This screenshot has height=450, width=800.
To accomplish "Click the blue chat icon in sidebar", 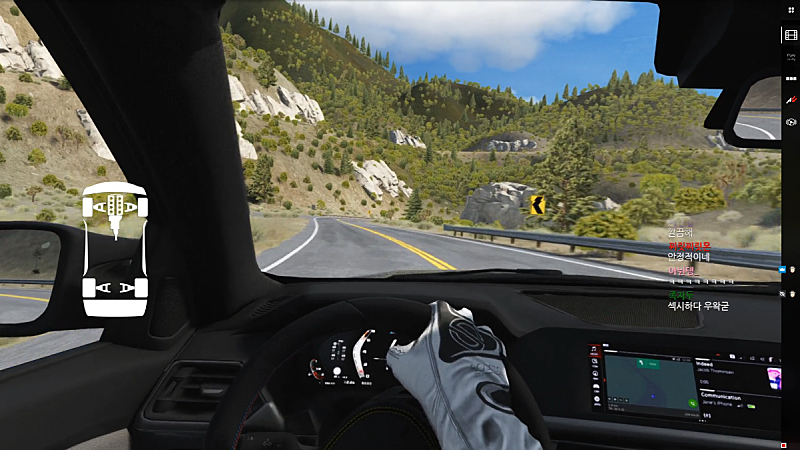I will point(781,268).
